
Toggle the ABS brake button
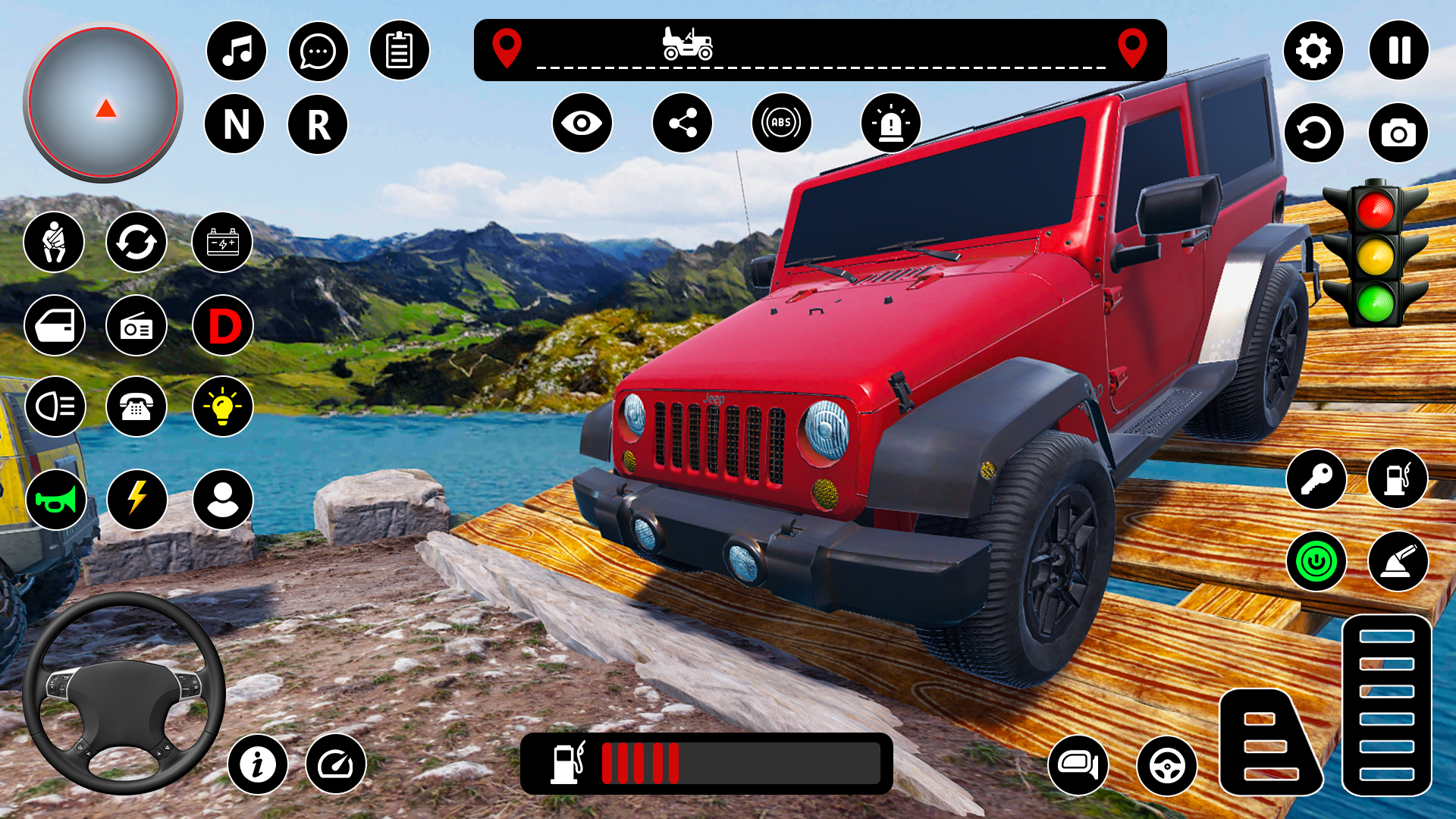781,123
